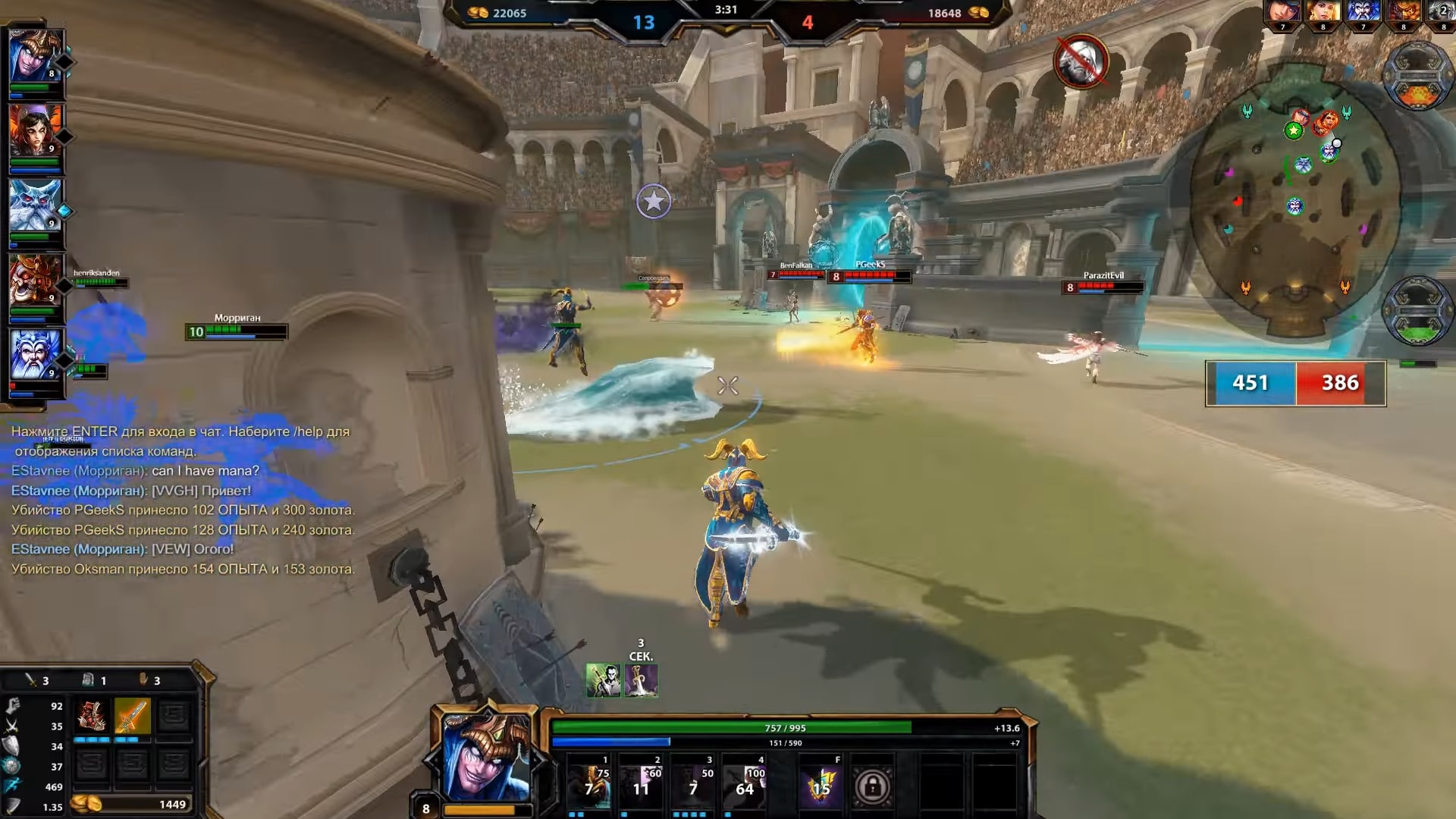Select the red boots item slot

pos(92,716)
